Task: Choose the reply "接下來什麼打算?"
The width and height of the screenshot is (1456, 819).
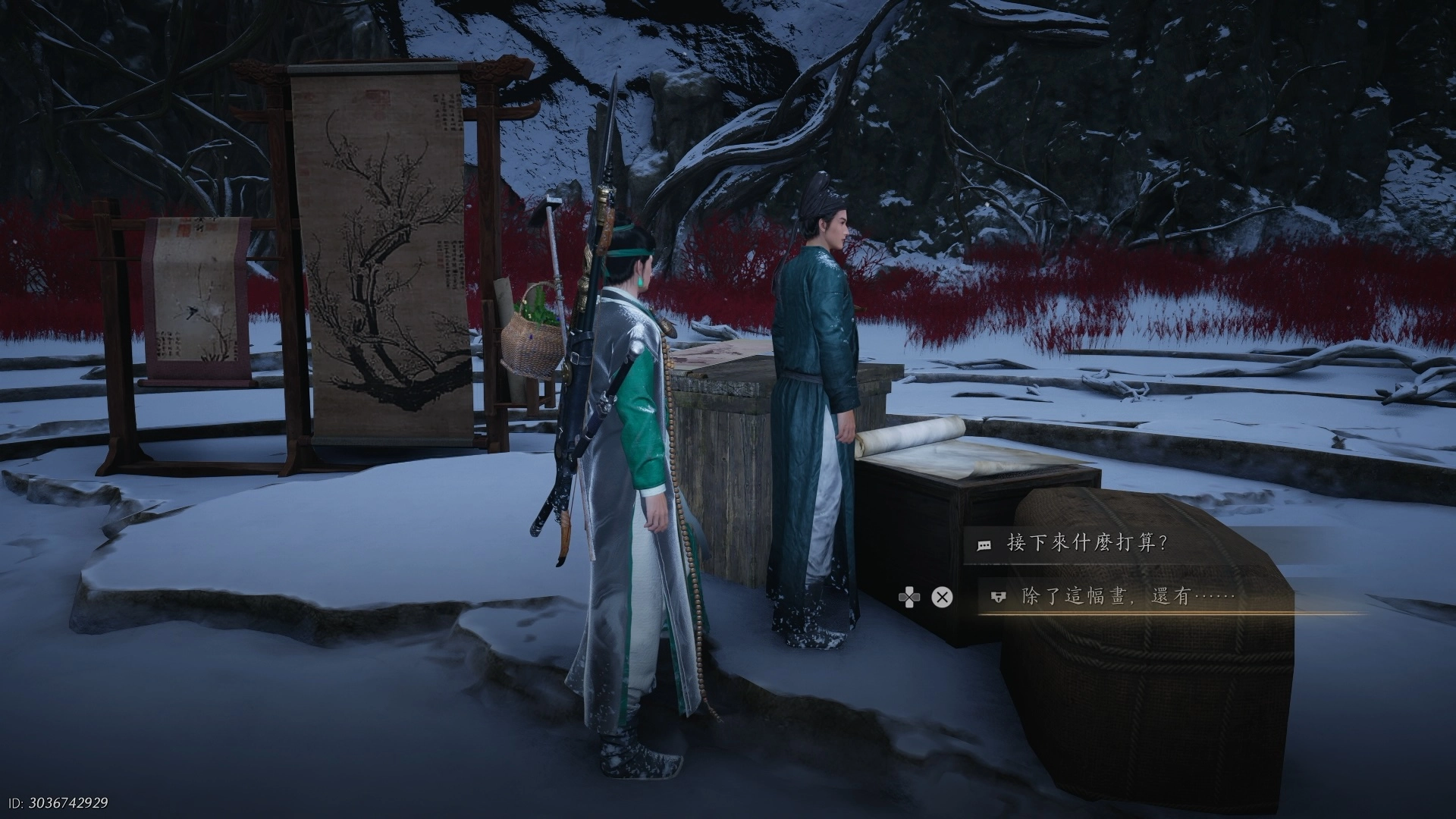Action: pyautogui.click(x=1086, y=544)
